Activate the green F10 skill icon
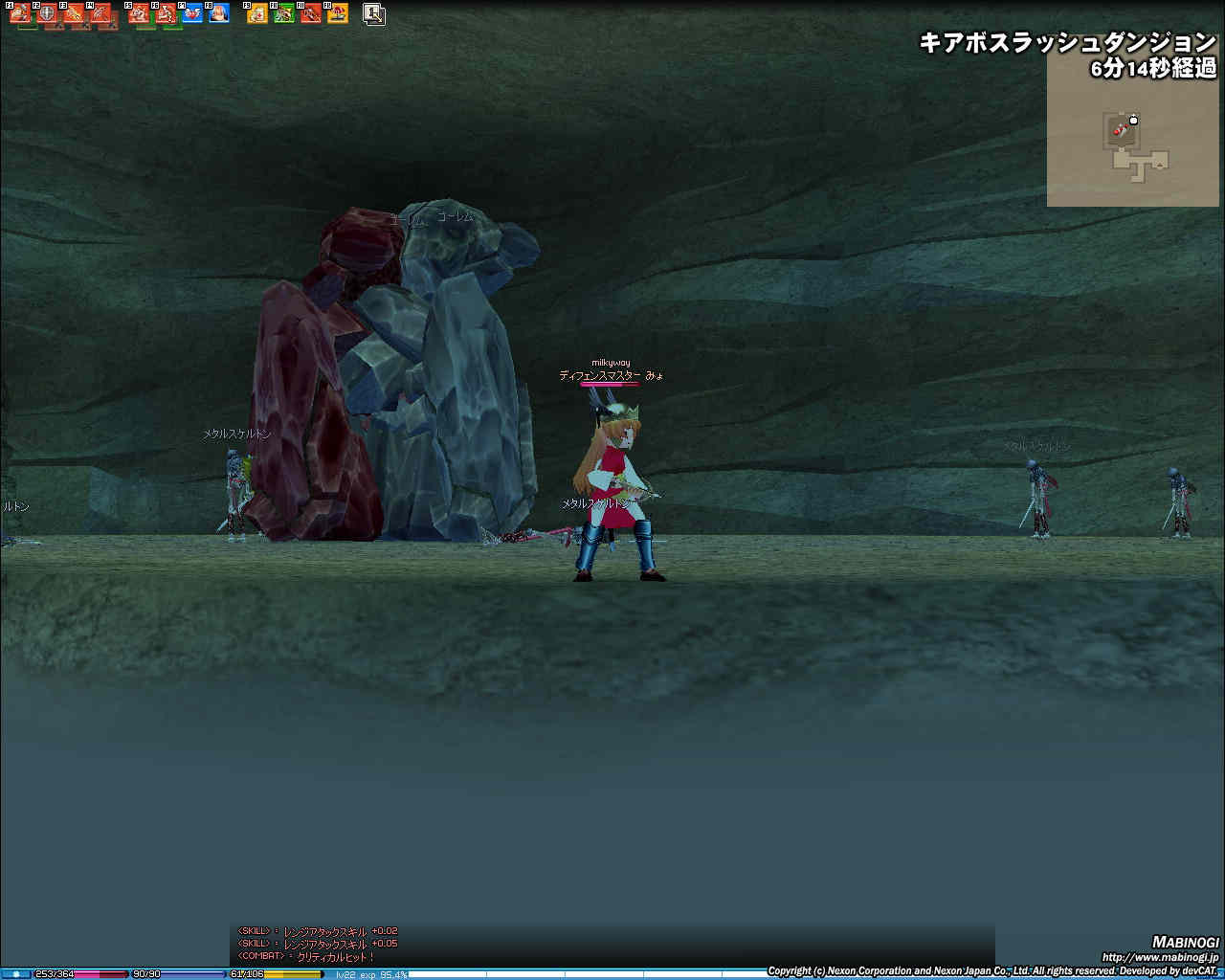 [x=284, y=13]
